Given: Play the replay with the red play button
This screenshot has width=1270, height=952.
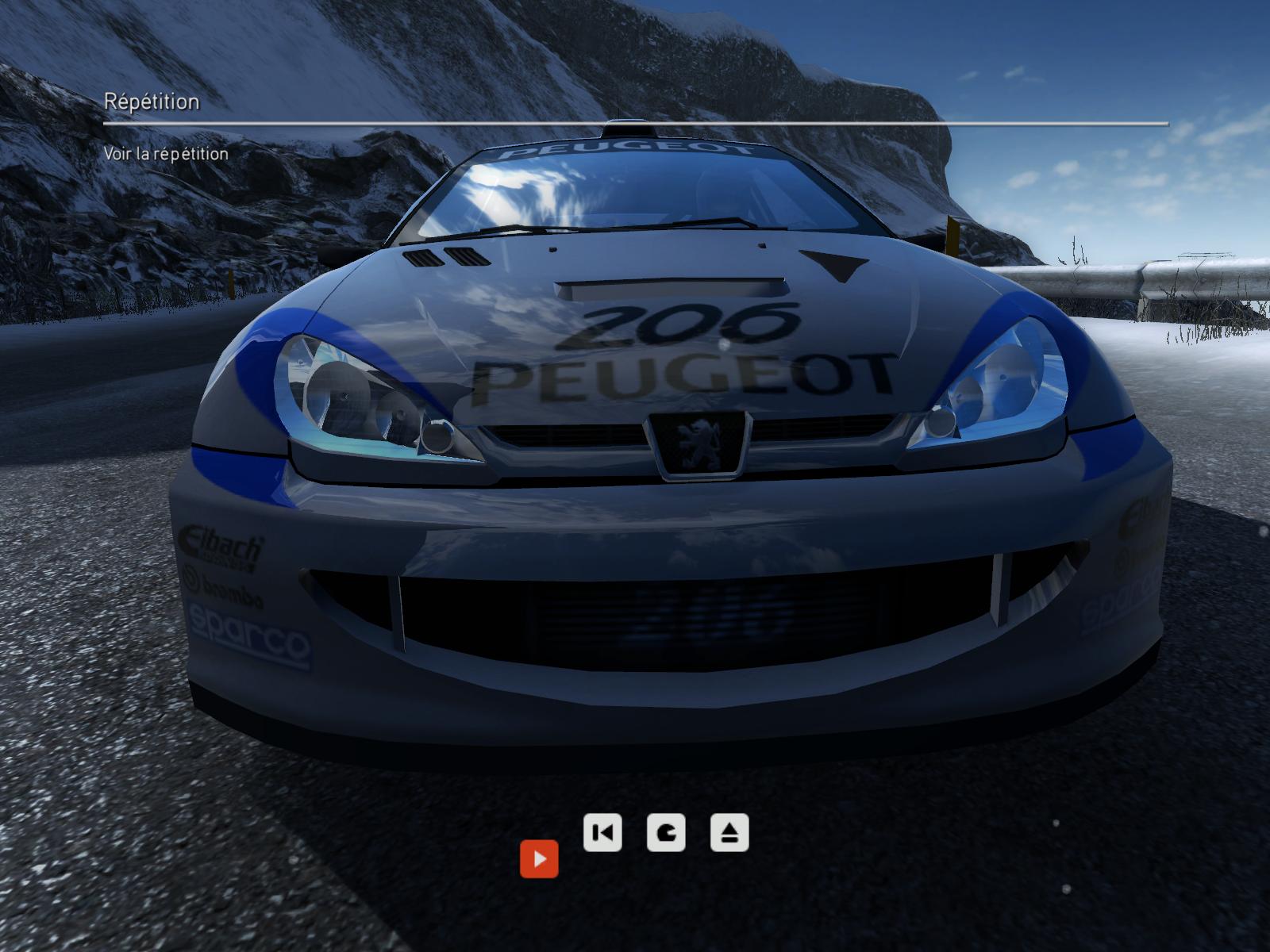Looking at the screenshot, I should [539, 859].
